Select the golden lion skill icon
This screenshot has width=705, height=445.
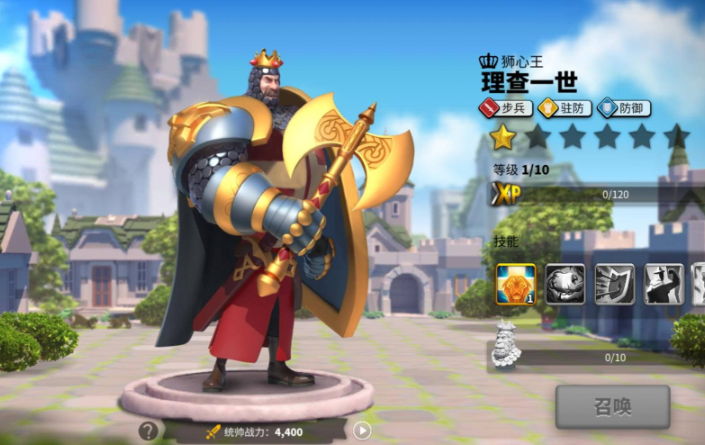point(516,284)
